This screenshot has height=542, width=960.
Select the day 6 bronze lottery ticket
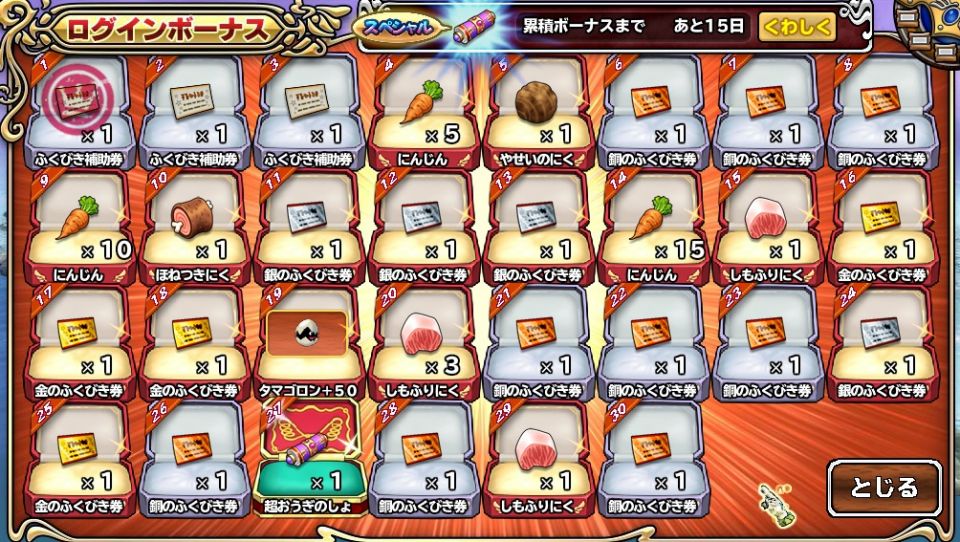[654, 112]
